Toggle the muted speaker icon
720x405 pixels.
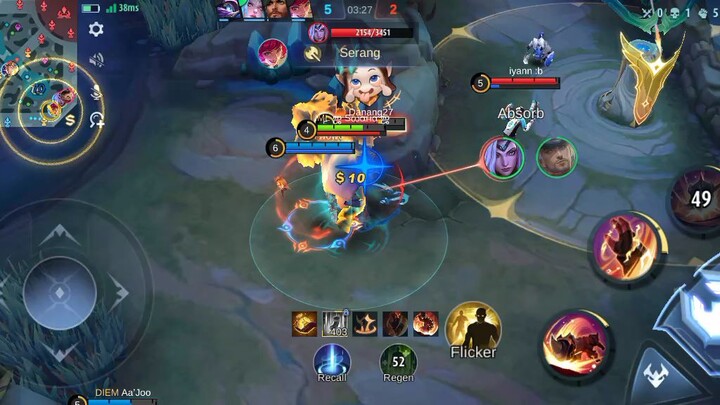click(x=96, y=60)
